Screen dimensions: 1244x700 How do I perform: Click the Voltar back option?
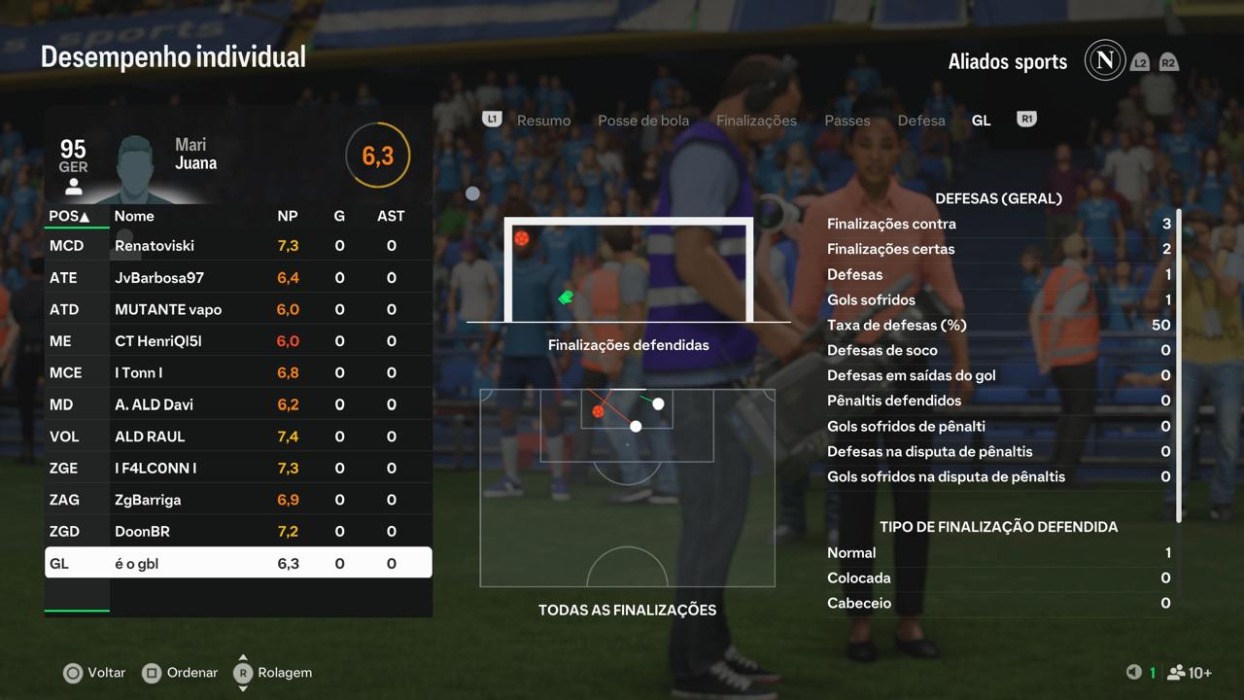point(95,673)
